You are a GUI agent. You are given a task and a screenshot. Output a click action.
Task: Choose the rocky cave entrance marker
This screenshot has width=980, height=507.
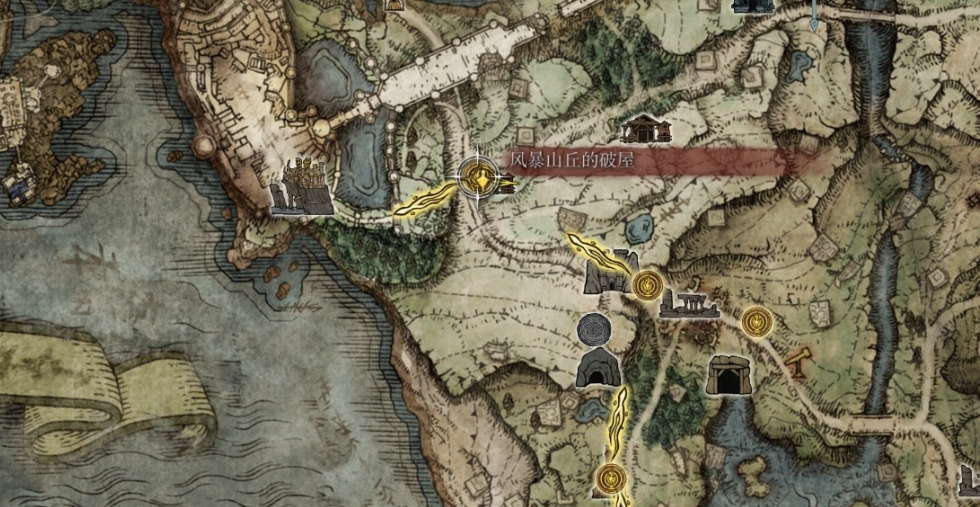tap(599, 368)
